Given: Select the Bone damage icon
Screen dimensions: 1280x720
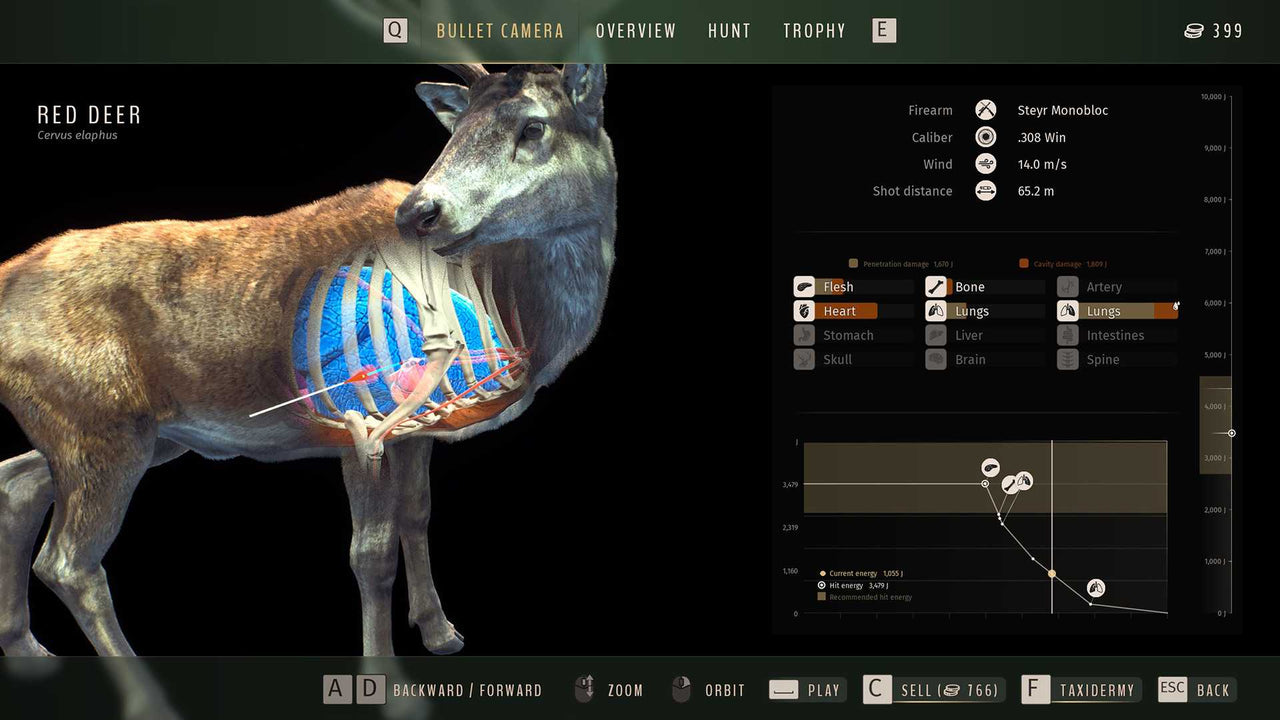Looking at the screenshot, I should point(935,286).
